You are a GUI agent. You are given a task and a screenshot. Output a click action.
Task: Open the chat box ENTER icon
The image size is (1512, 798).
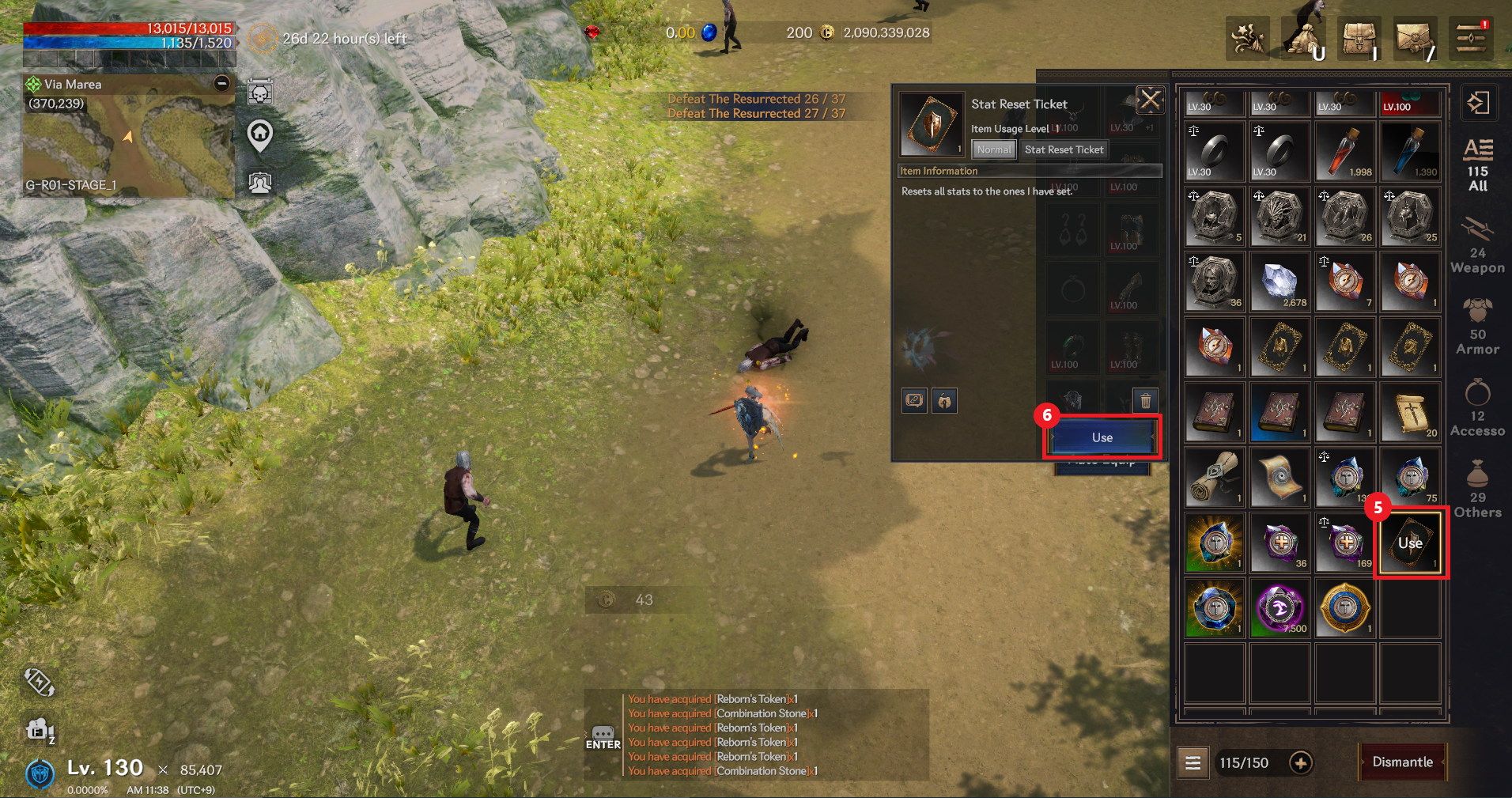[x=603, y=738]
